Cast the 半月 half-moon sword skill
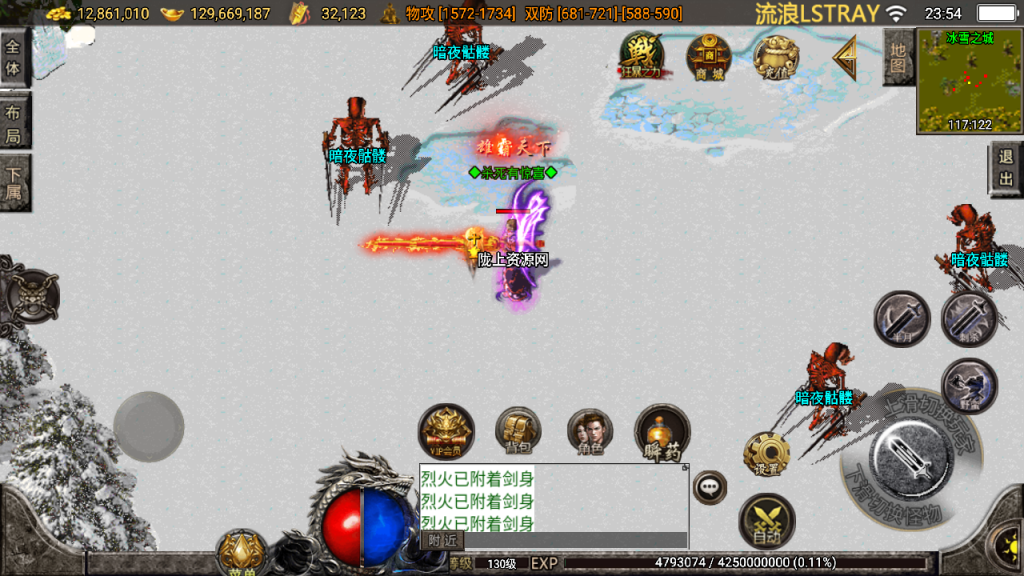Image resolution: width=1024 pixels, height=576 pixels. click(902, 320)
